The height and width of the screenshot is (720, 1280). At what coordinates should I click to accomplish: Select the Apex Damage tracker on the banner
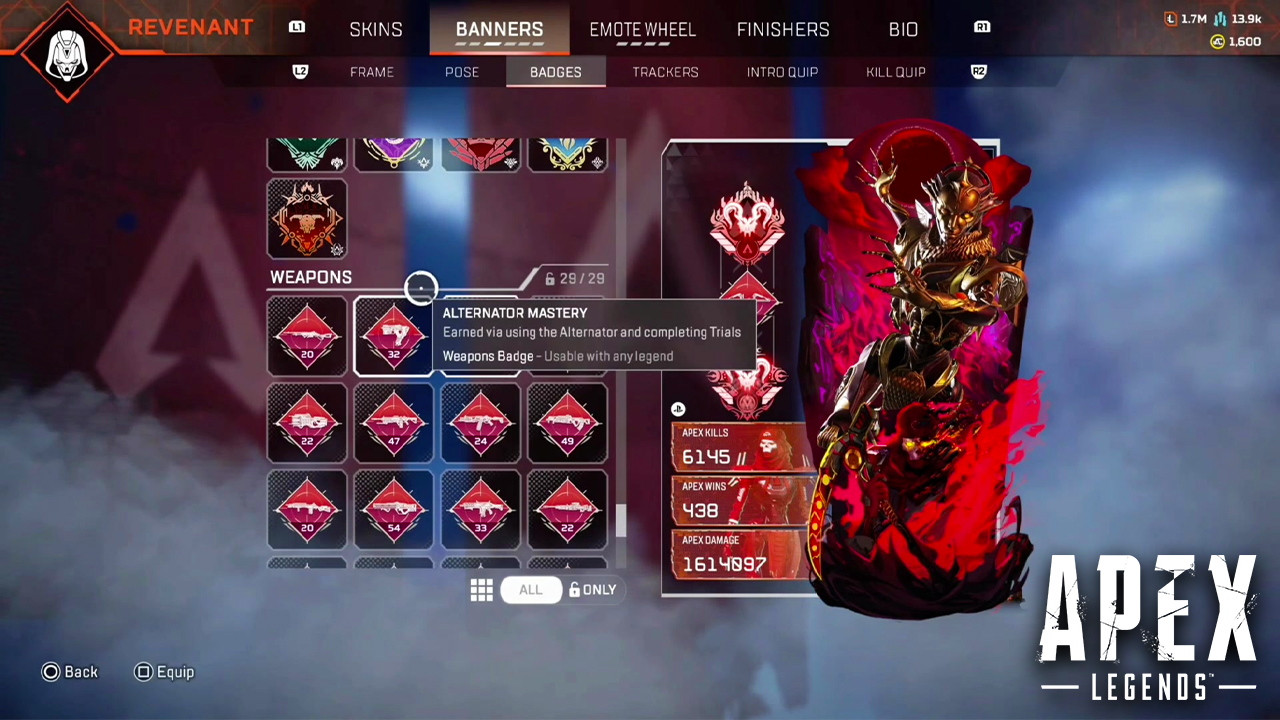740,553
